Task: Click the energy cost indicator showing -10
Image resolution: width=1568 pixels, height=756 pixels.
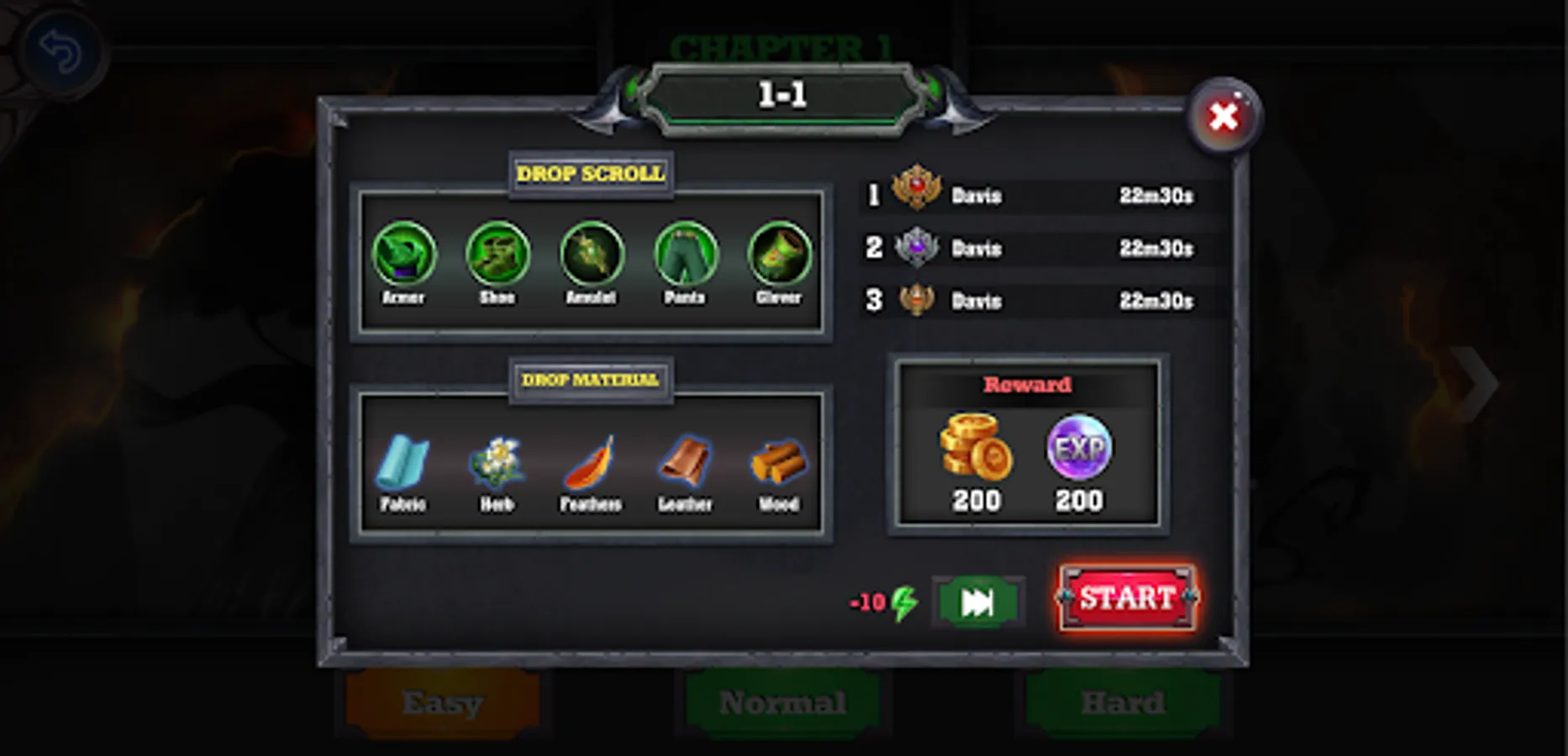Action: [x=881, y=600]
